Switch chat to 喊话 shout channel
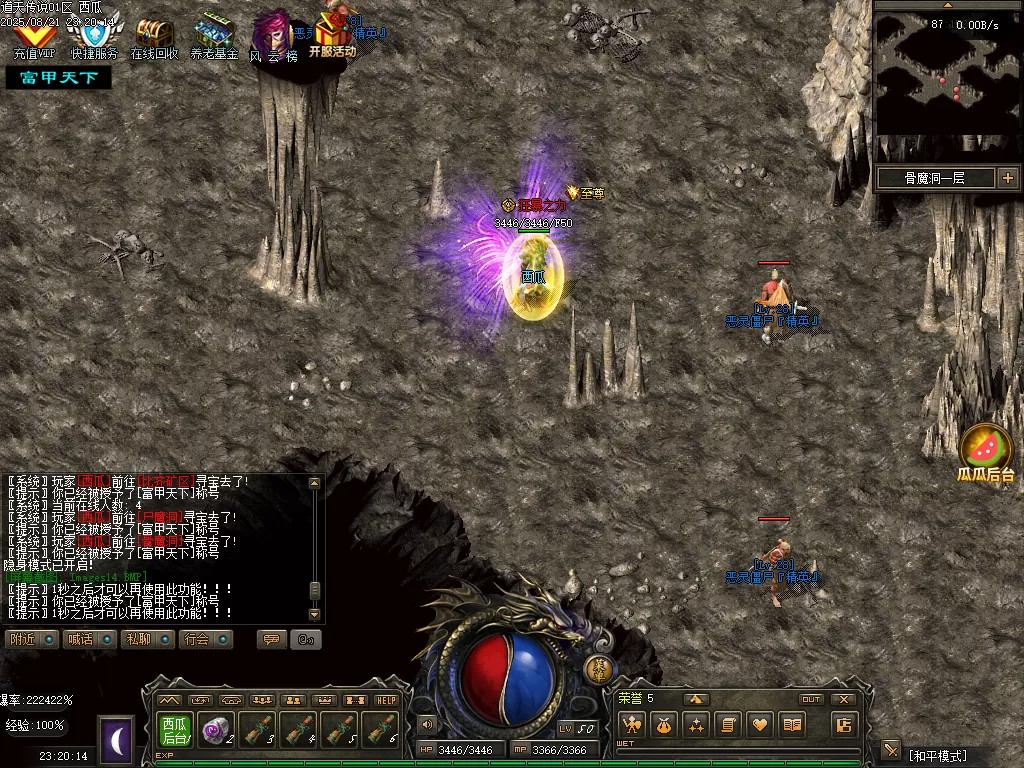 point(88,639)
